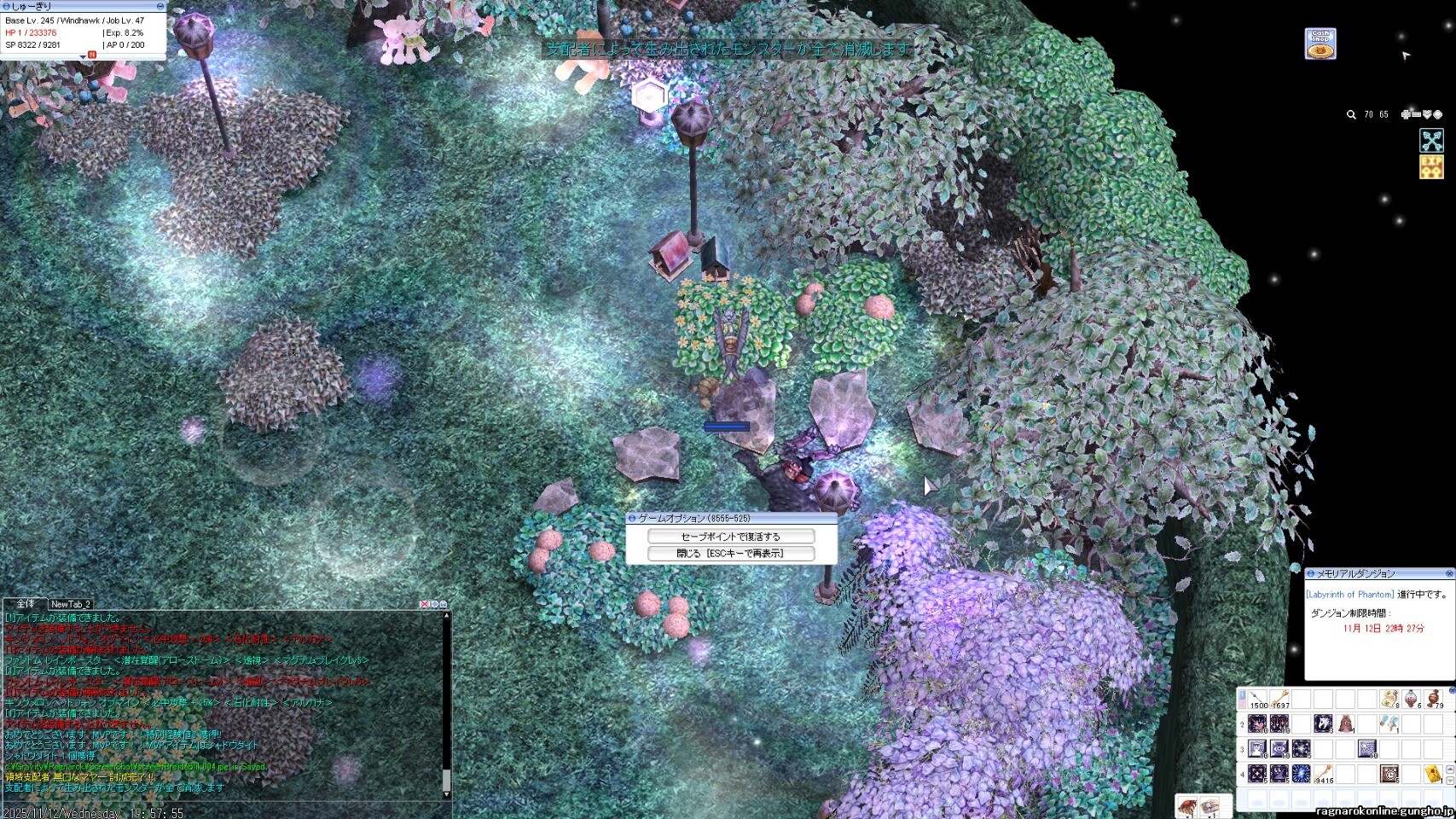Select the 全体 chat tab

coord(26,604)
